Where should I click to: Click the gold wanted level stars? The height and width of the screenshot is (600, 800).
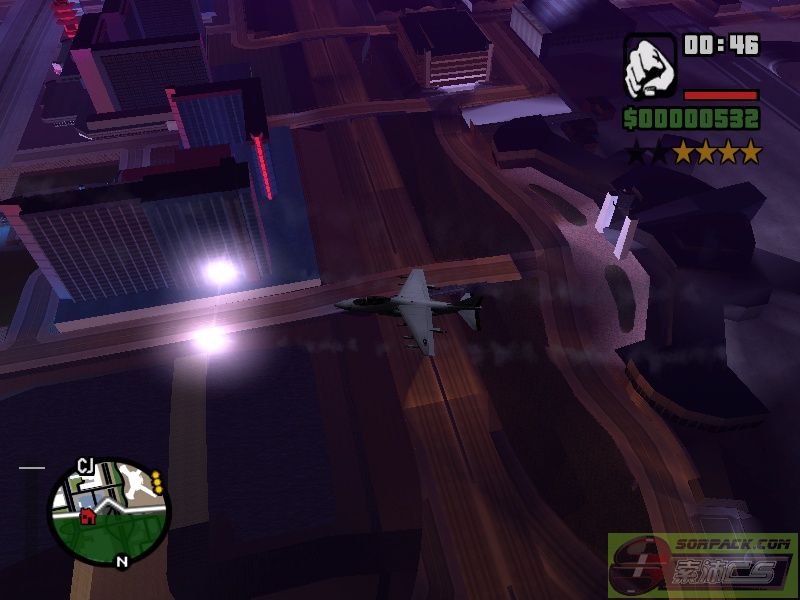coord(717,153)
